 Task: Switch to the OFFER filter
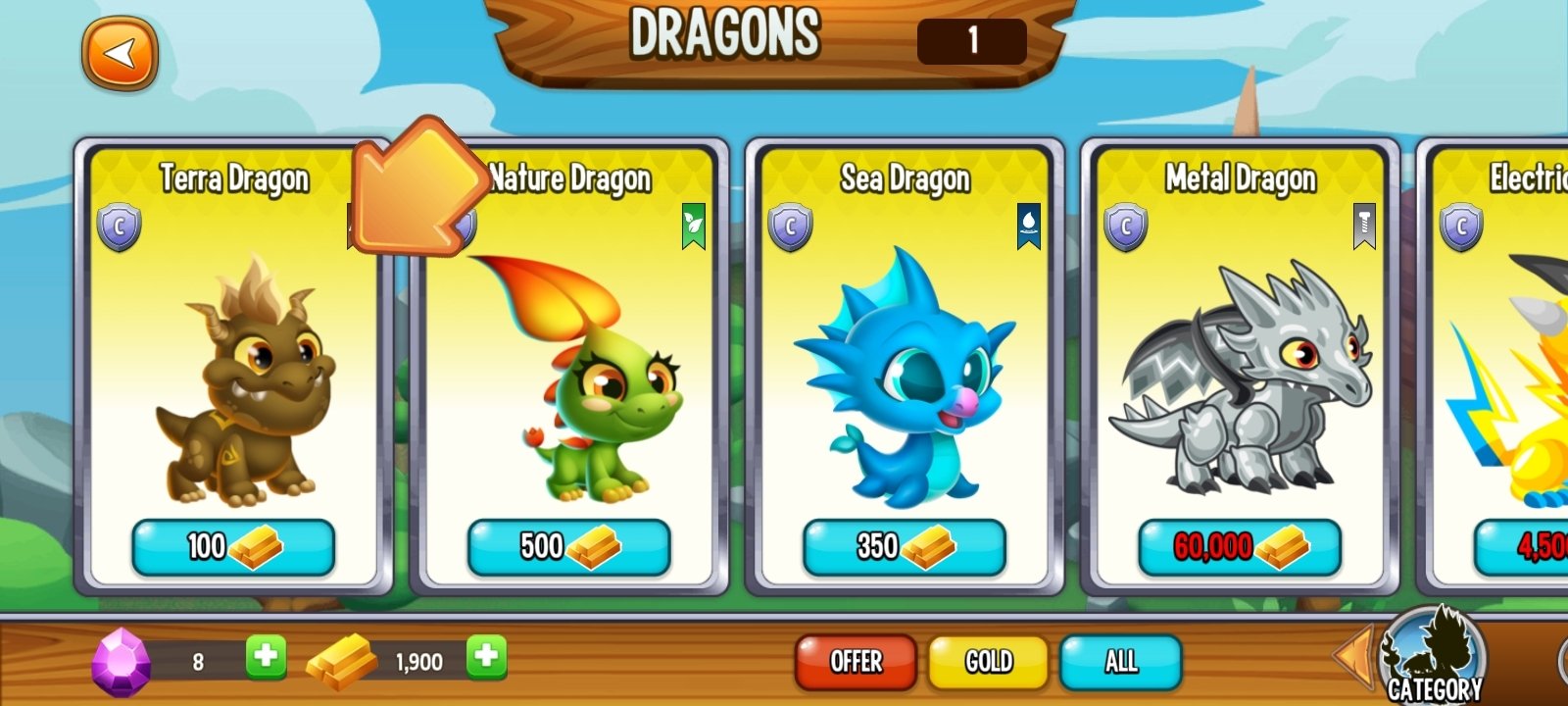(854, 662)
